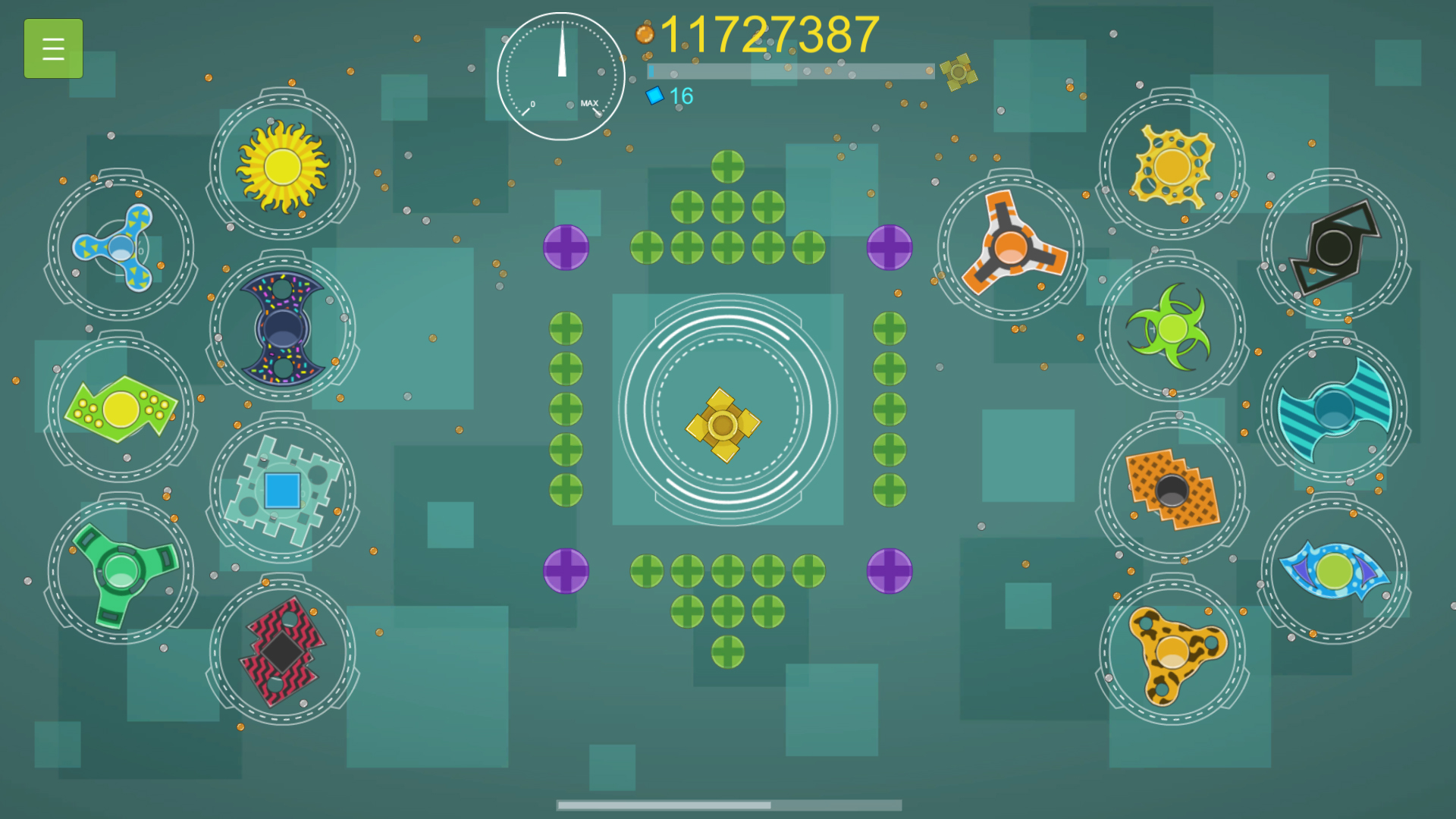Select the green biohazard spinner skin
Viewport: 1456px width, 819px height.
pos(1172,328)
